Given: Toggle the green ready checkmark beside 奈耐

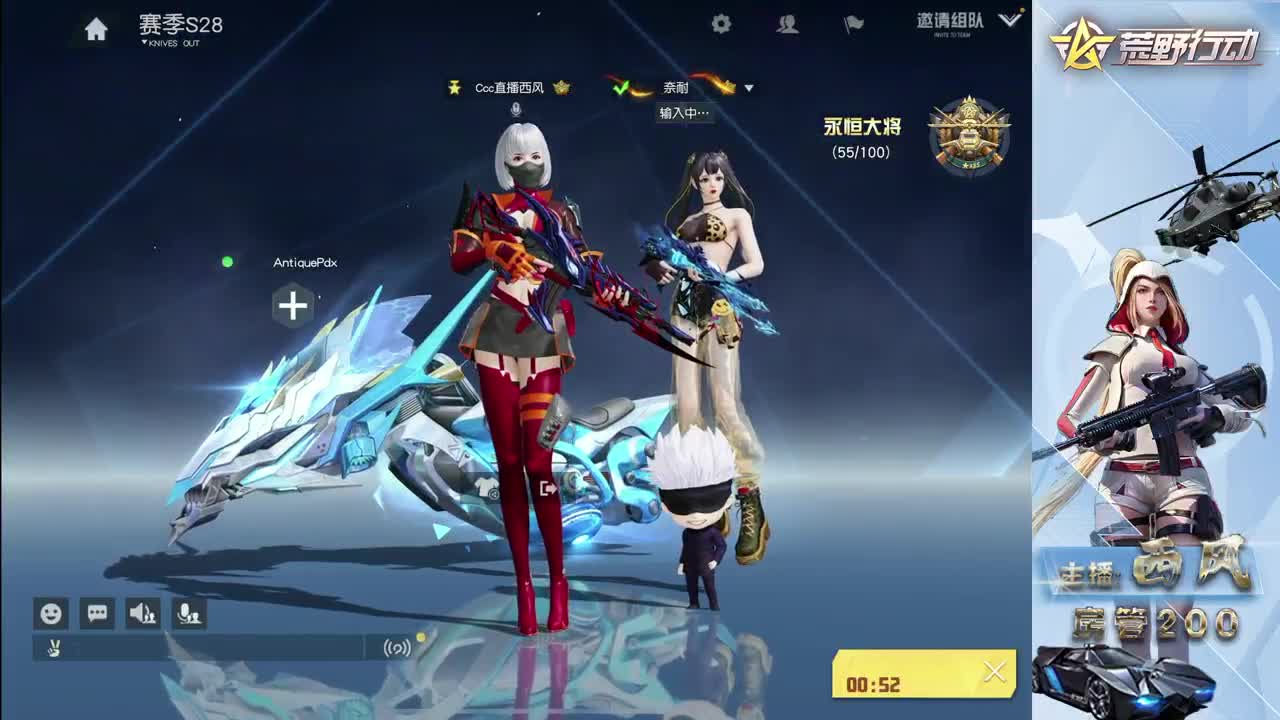Looking at the screenshot, I should pyautogui.click(x=622, y=88).
